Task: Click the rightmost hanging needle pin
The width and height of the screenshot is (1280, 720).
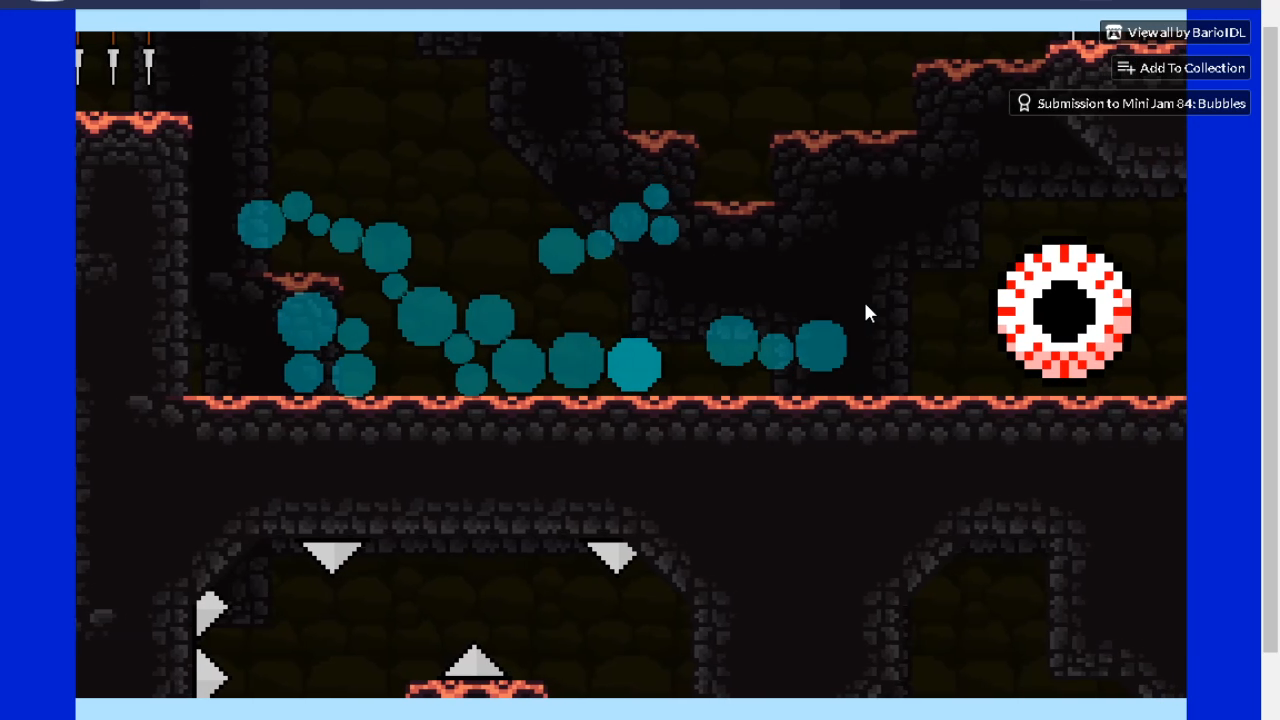Action: tap(148, 60)
